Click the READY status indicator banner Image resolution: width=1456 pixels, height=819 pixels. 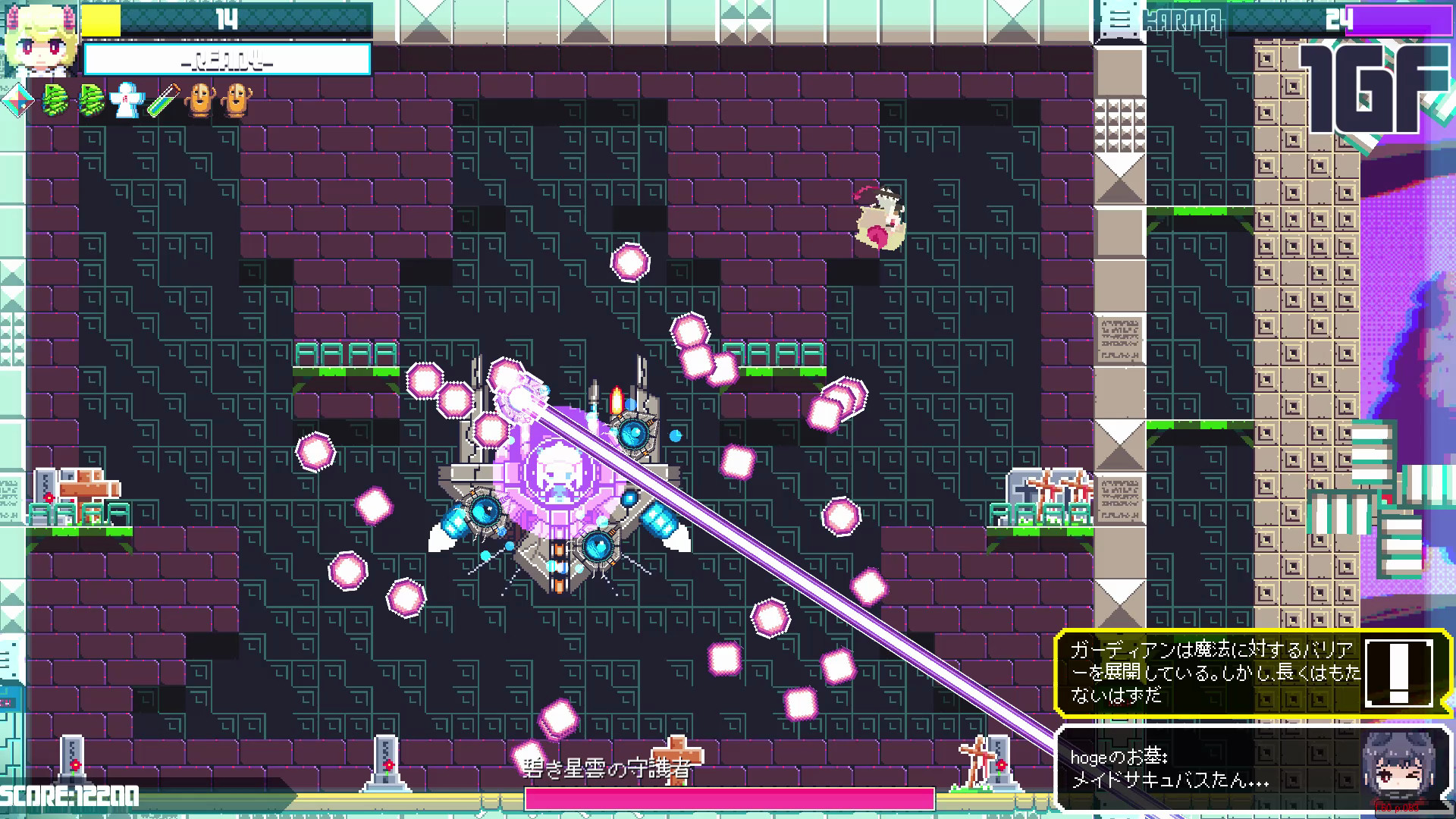[226, 58]
